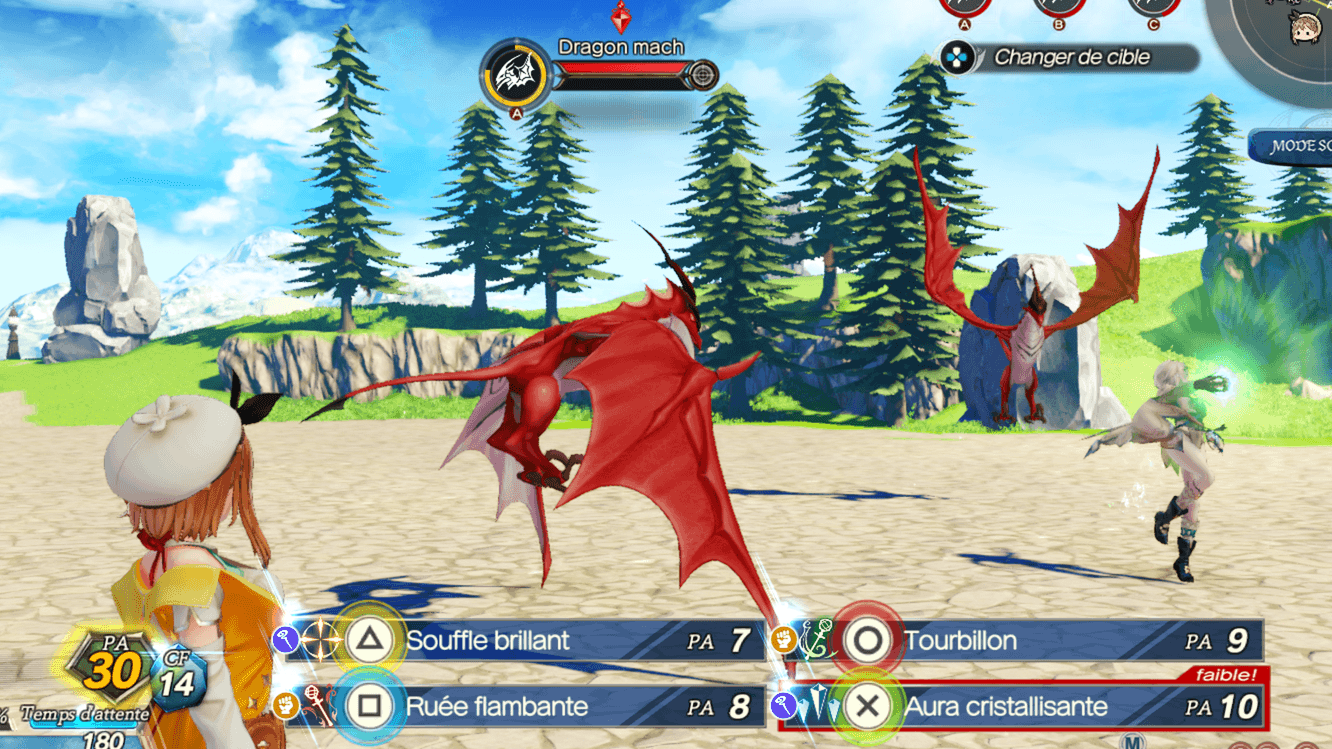Click the crosshair icon on Dragon mach's bar

tap(704, 76)
